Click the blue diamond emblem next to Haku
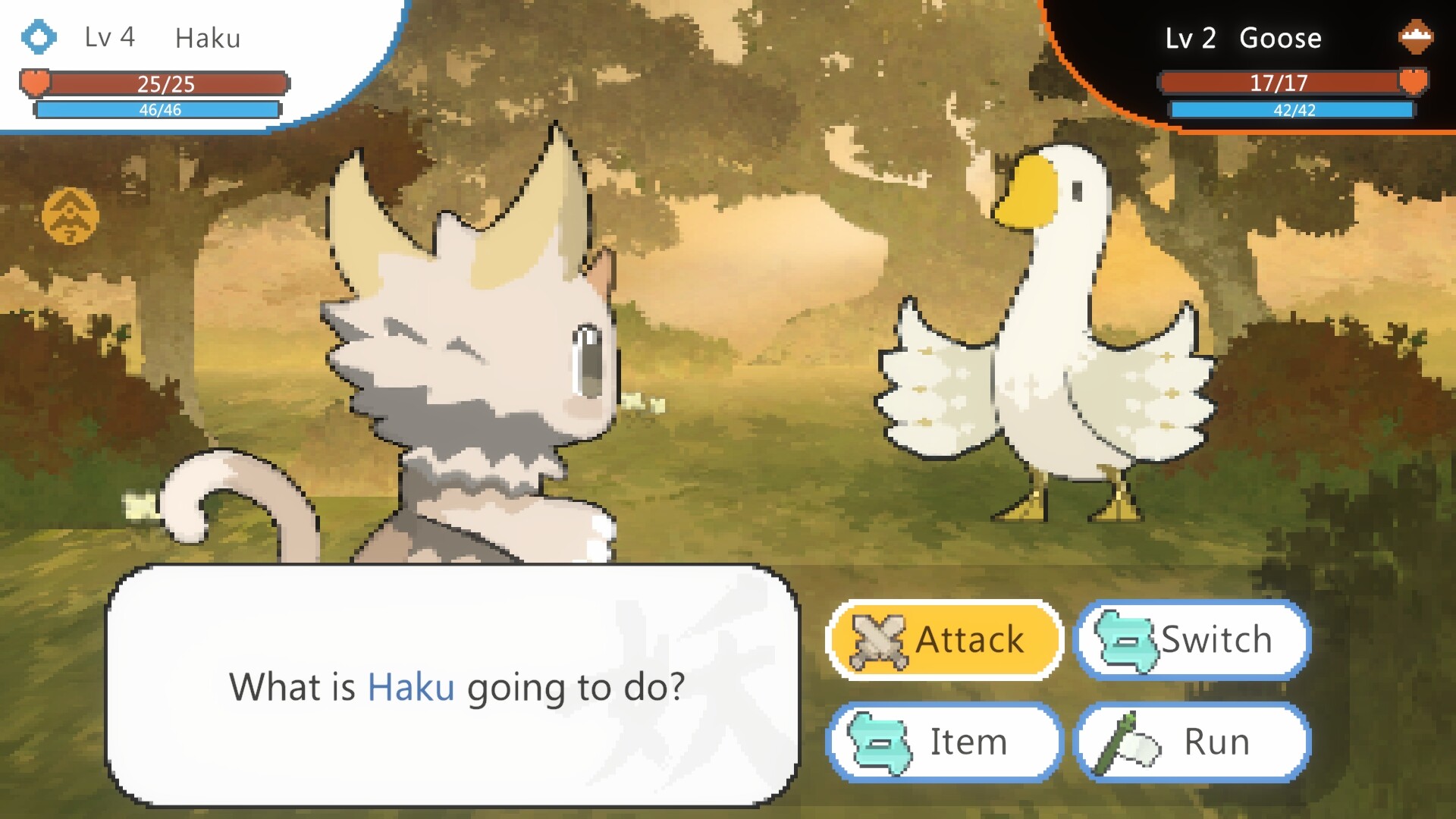Image resolution: width=1456 pixels, height=819 pixels. [39, 36]
